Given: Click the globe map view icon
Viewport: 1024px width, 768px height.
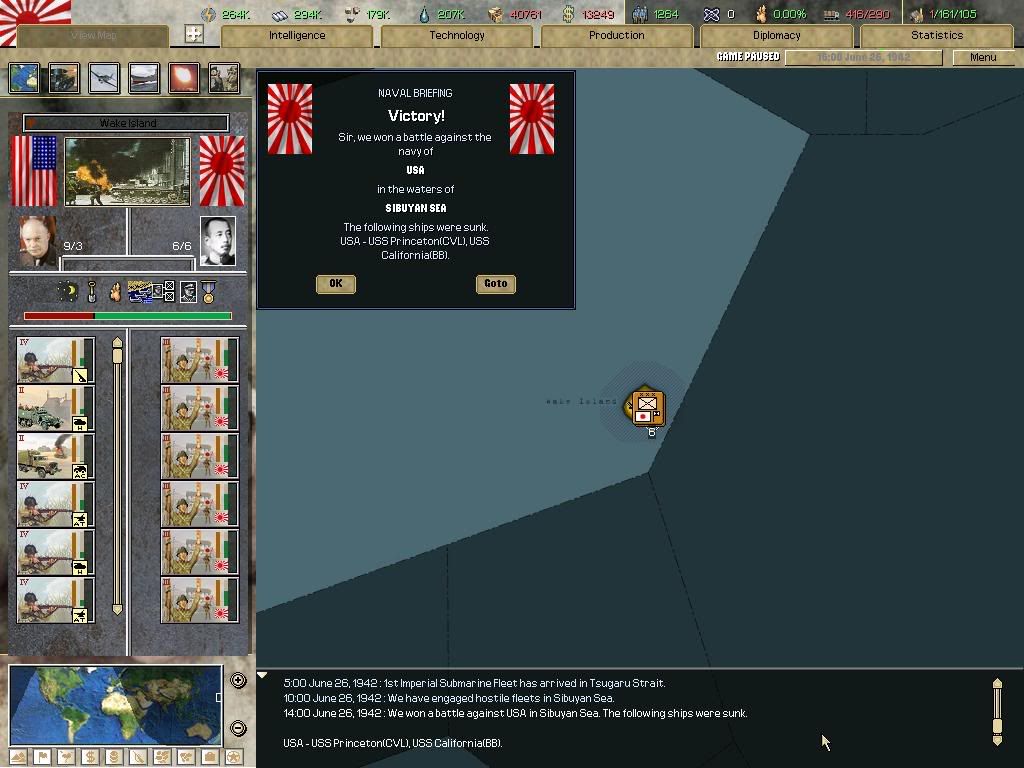Looking at the screenshot, I should [24, 78].
